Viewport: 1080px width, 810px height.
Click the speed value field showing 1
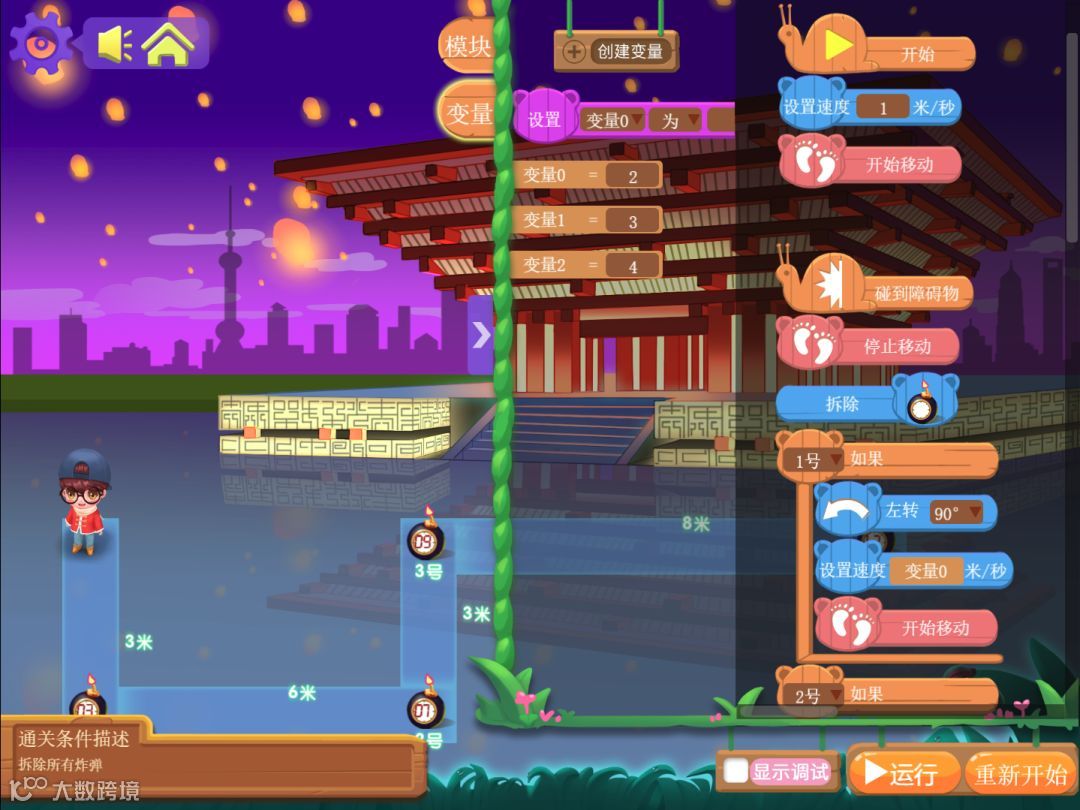tap(882, 108)
